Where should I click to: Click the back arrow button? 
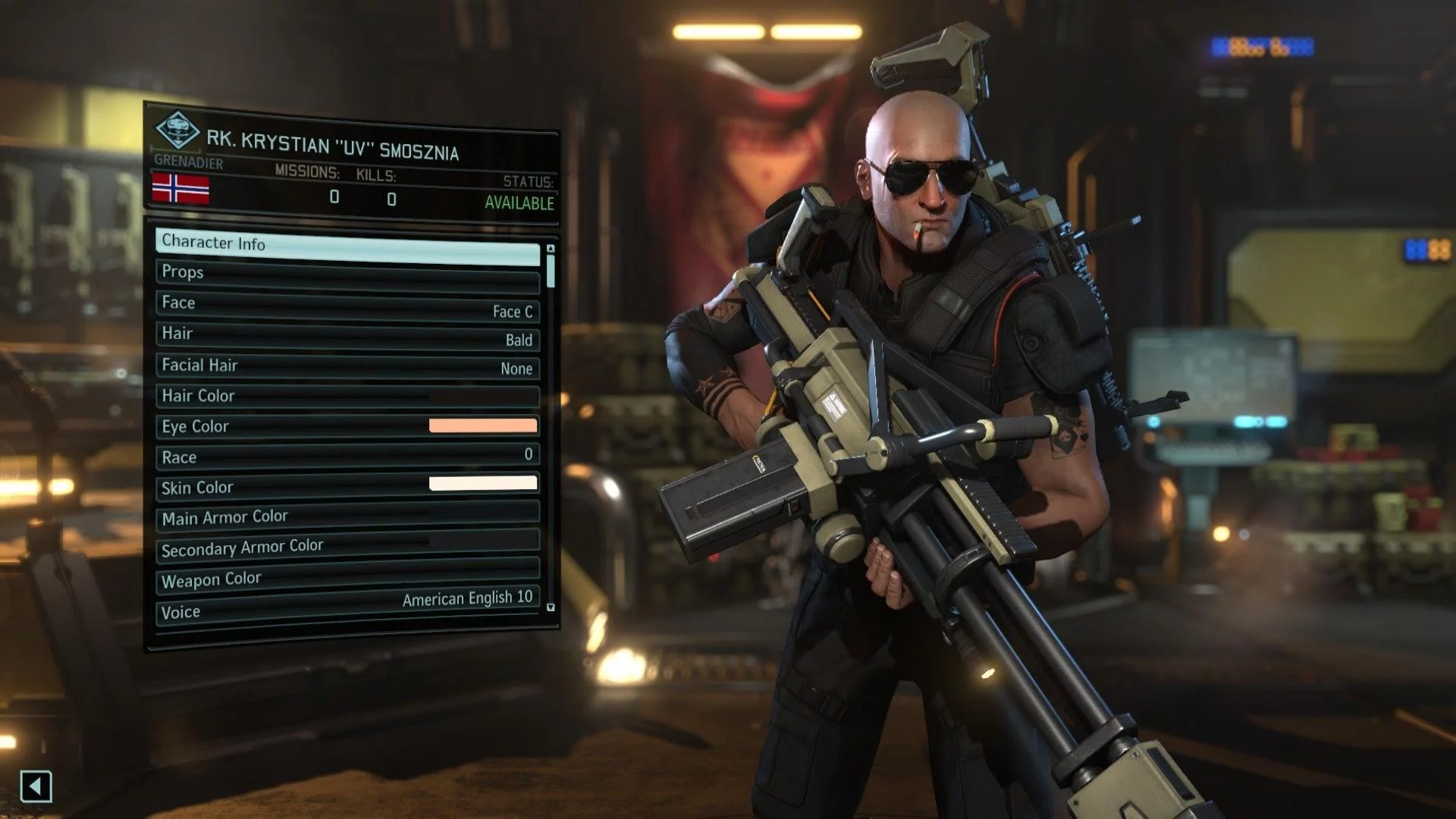[36, 786]
